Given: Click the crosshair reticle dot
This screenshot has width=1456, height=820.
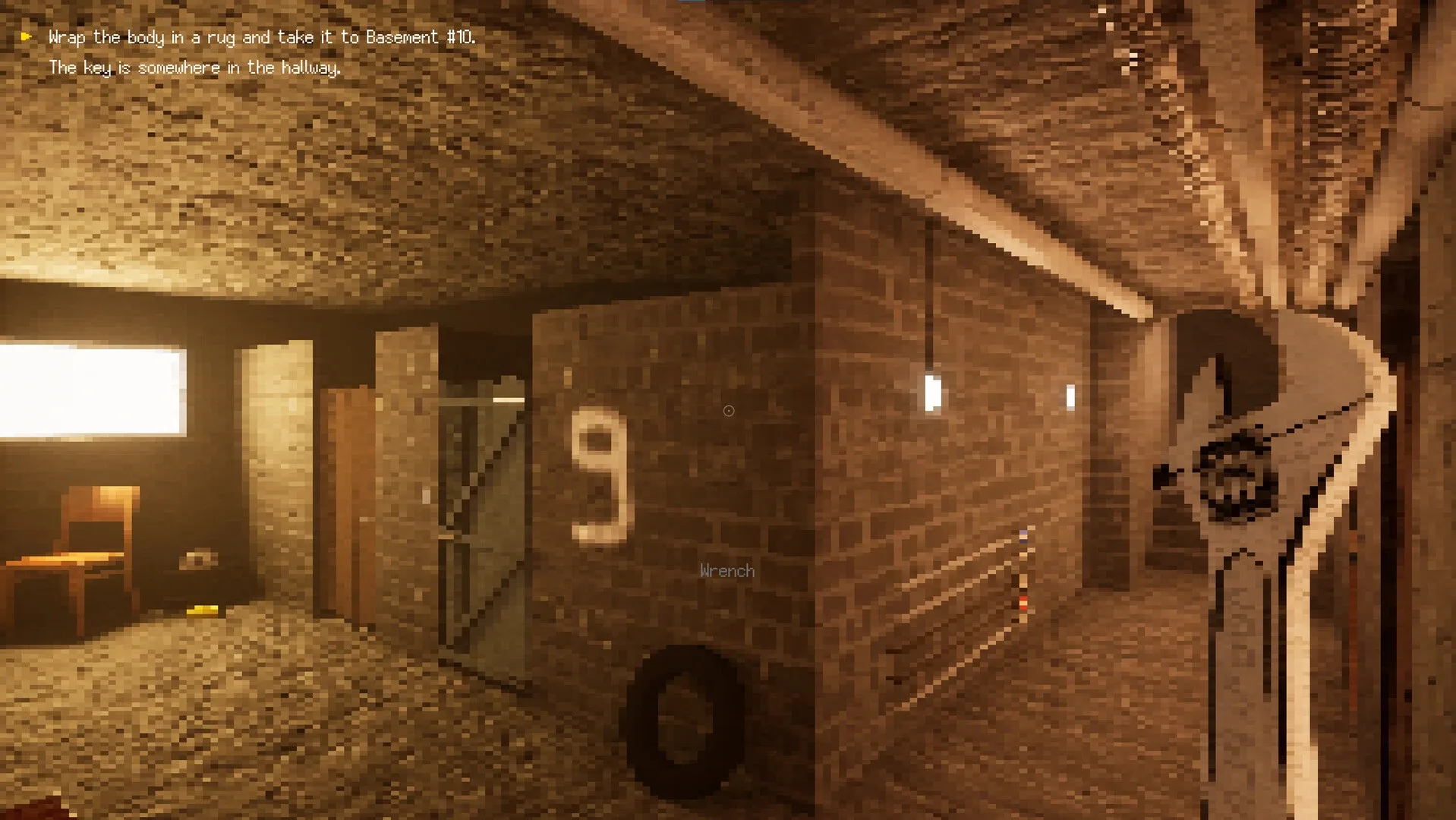Looking at the screenshot, I should (728, 410).
